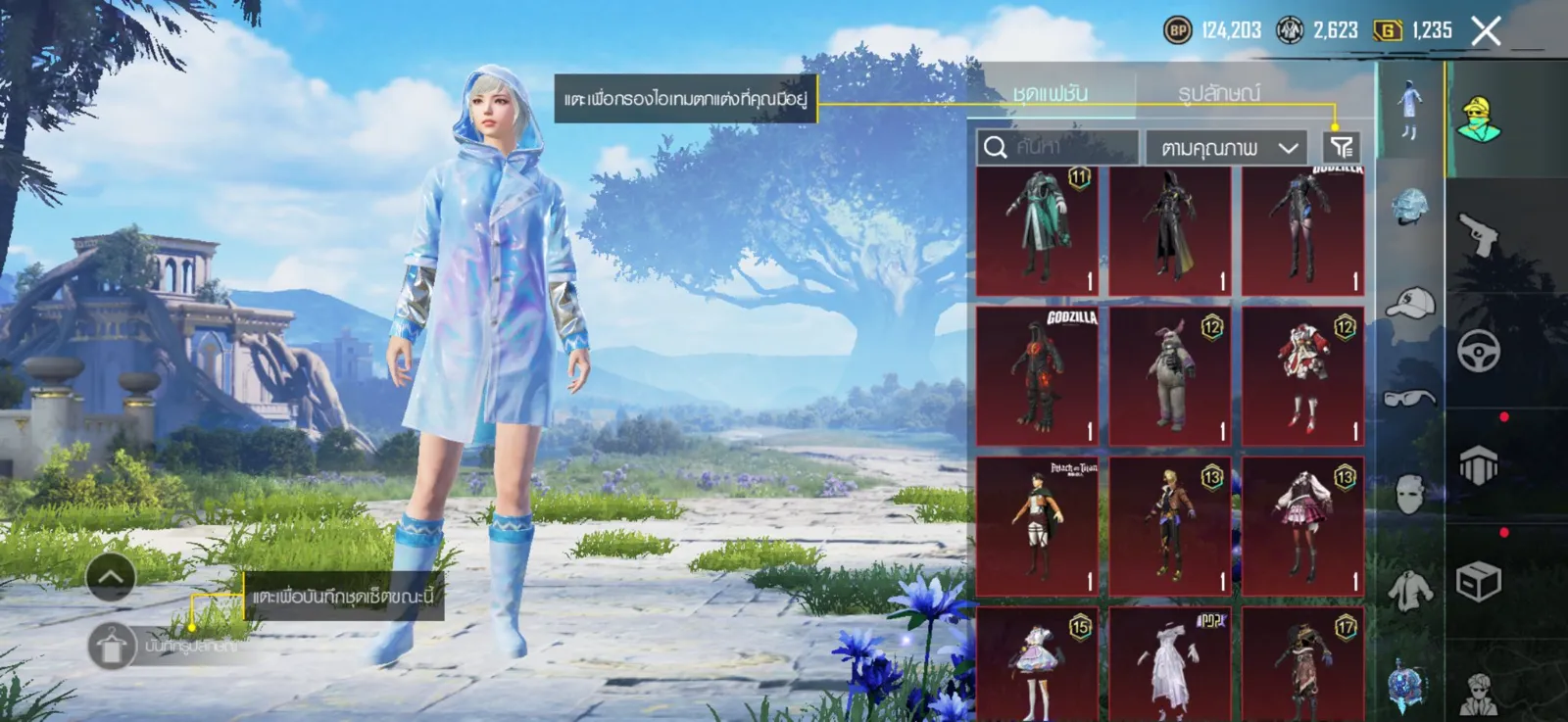Choose the red Godzilla monster suit
Image resolution: width=1568 pixels, height=722 pixels.
coord(1037,375)
